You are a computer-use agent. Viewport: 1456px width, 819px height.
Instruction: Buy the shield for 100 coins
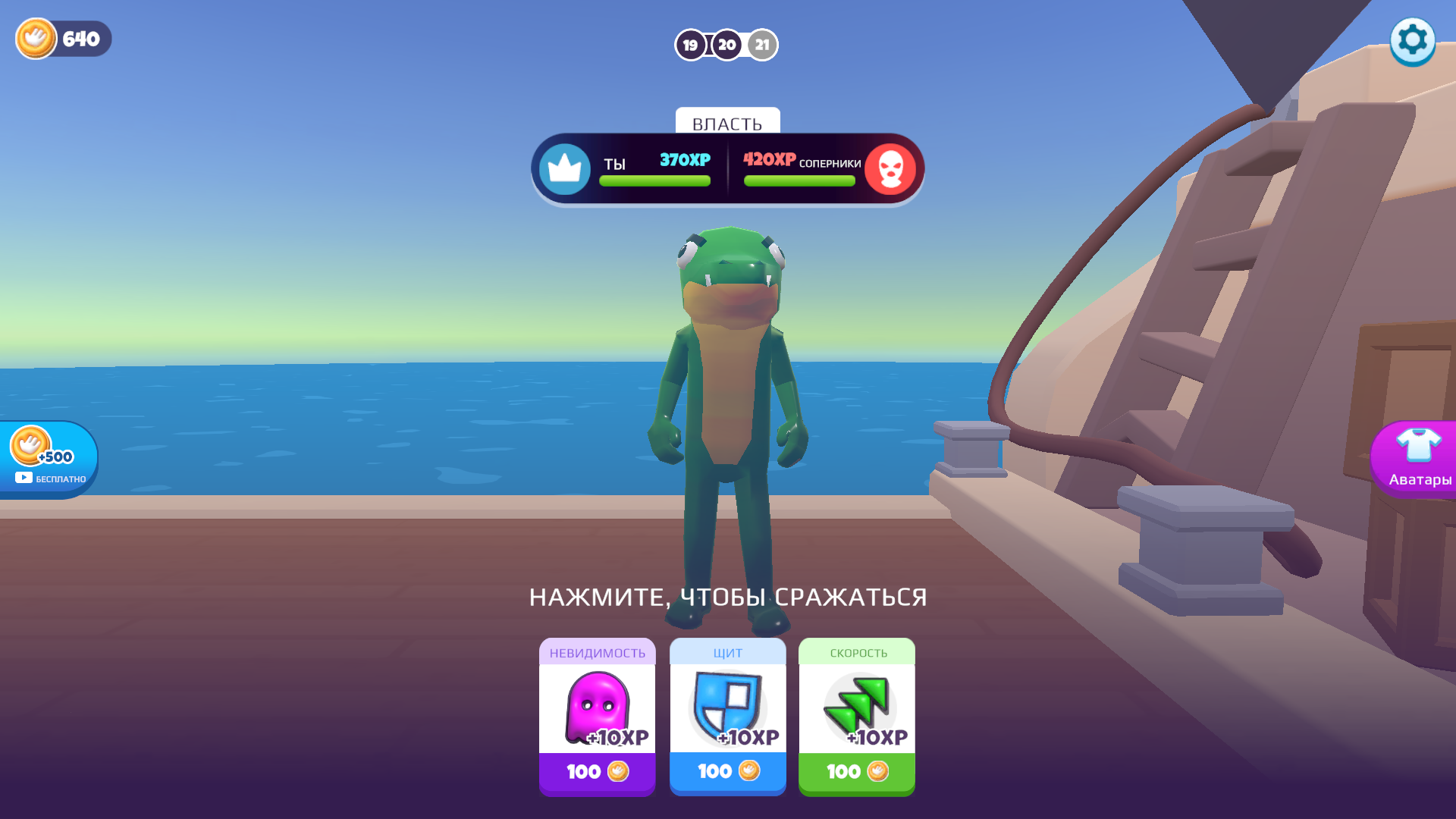[726, 771]
